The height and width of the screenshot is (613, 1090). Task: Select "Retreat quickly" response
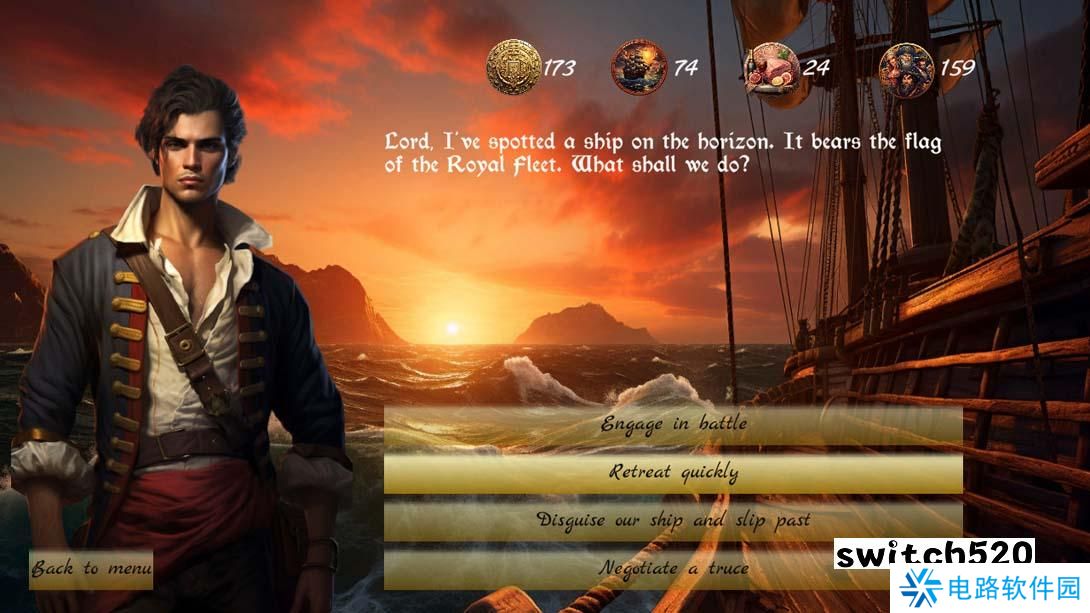click(x=673, y=472)
